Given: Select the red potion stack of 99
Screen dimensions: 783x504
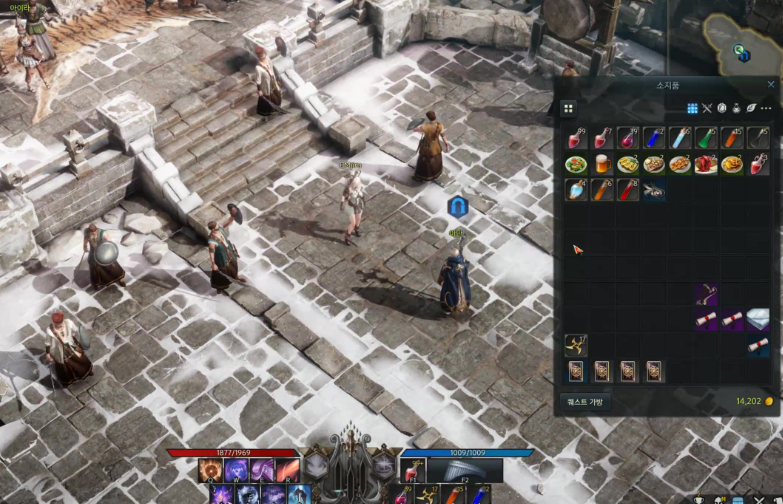Looking at the screenshot, I should (x=575, y=138).
